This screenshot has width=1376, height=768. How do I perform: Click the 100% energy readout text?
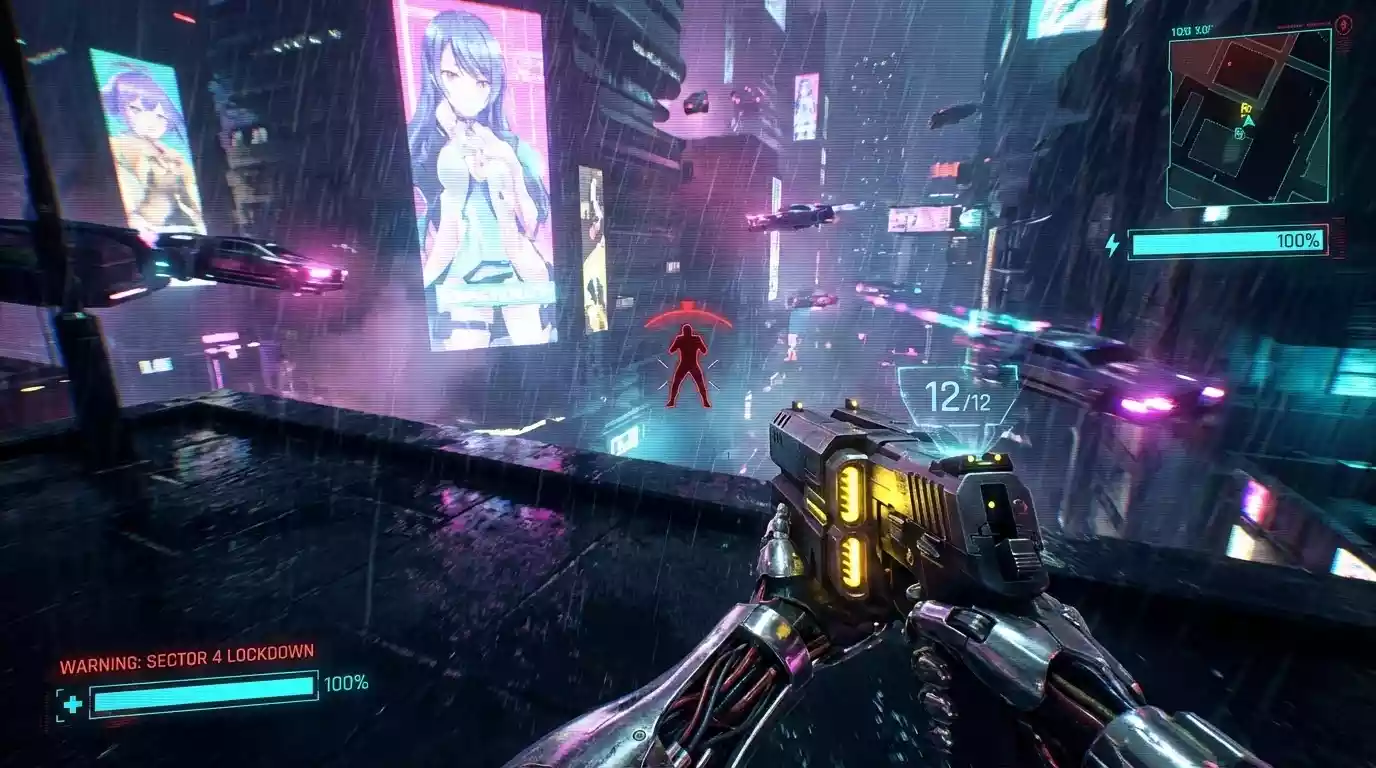point(1296,241)
